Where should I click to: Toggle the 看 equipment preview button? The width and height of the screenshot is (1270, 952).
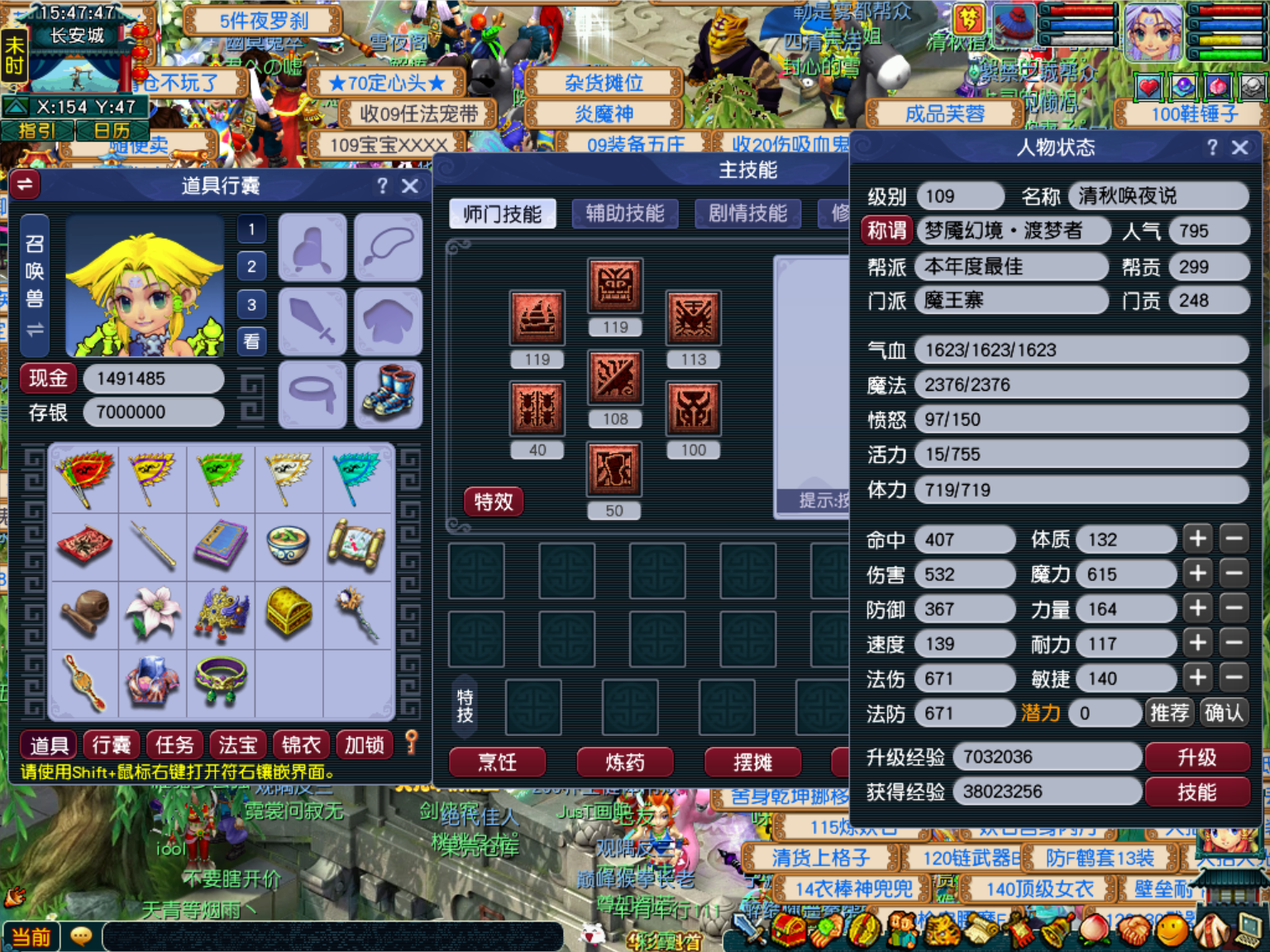coord(251,341)
